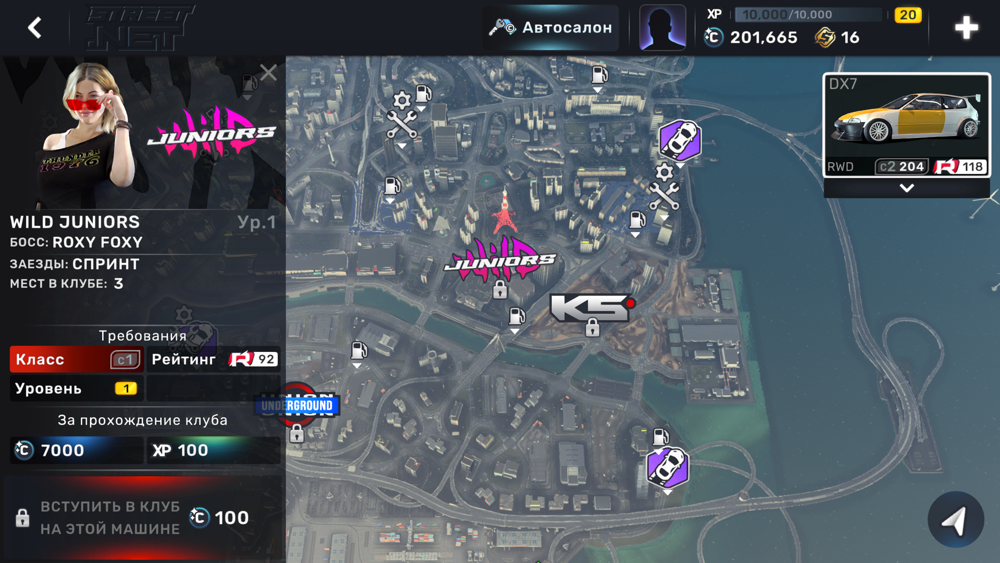Screen dimensions: 1000x563
Task: Open the Street Wild logo menu
Action: [139, 28]
